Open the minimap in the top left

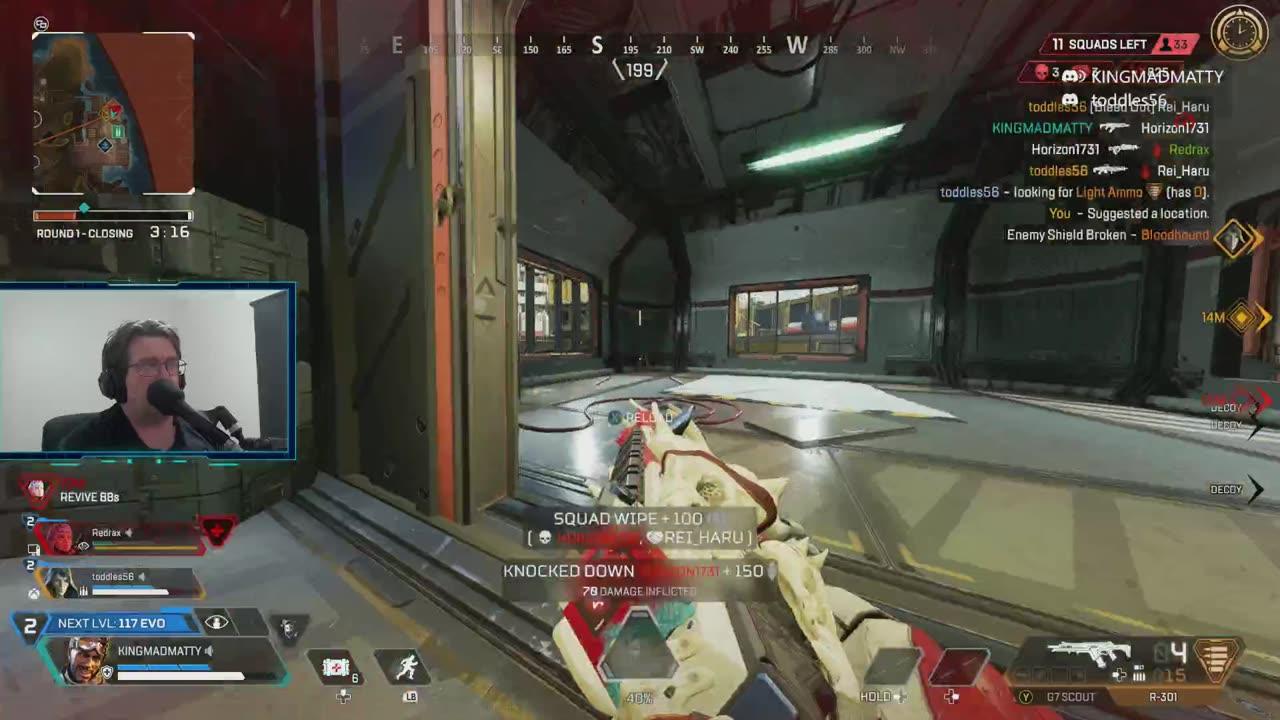click(113, 113)
